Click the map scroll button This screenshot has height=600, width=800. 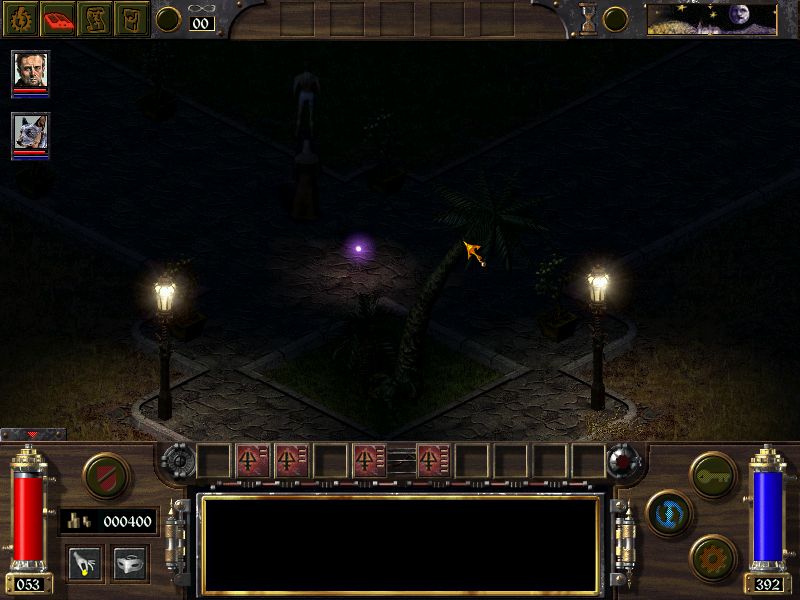pyautogui.click(x=95, y=19)
